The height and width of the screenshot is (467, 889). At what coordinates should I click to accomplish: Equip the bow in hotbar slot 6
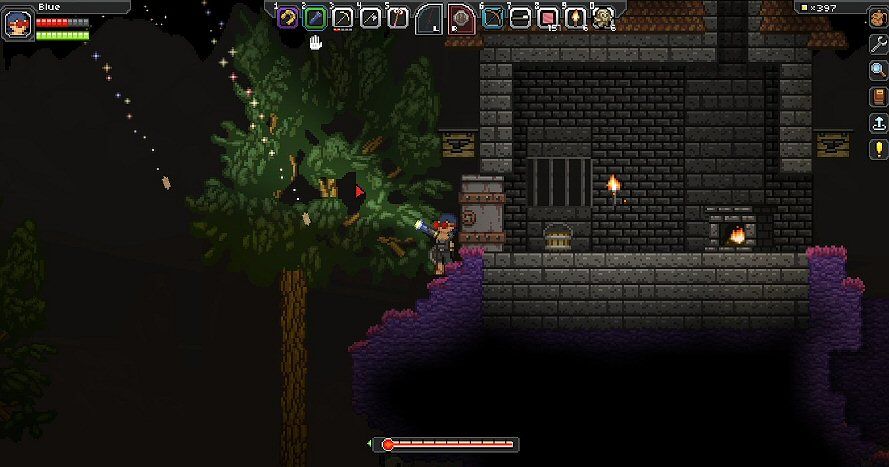(x=493, y=17)
